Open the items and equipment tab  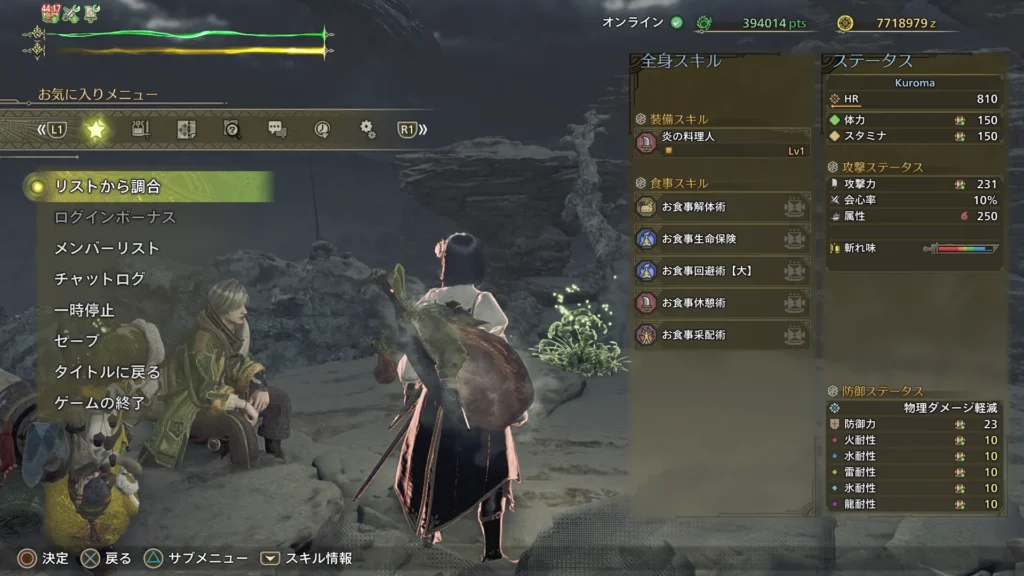pyautogui.click(x=140, y=129)
